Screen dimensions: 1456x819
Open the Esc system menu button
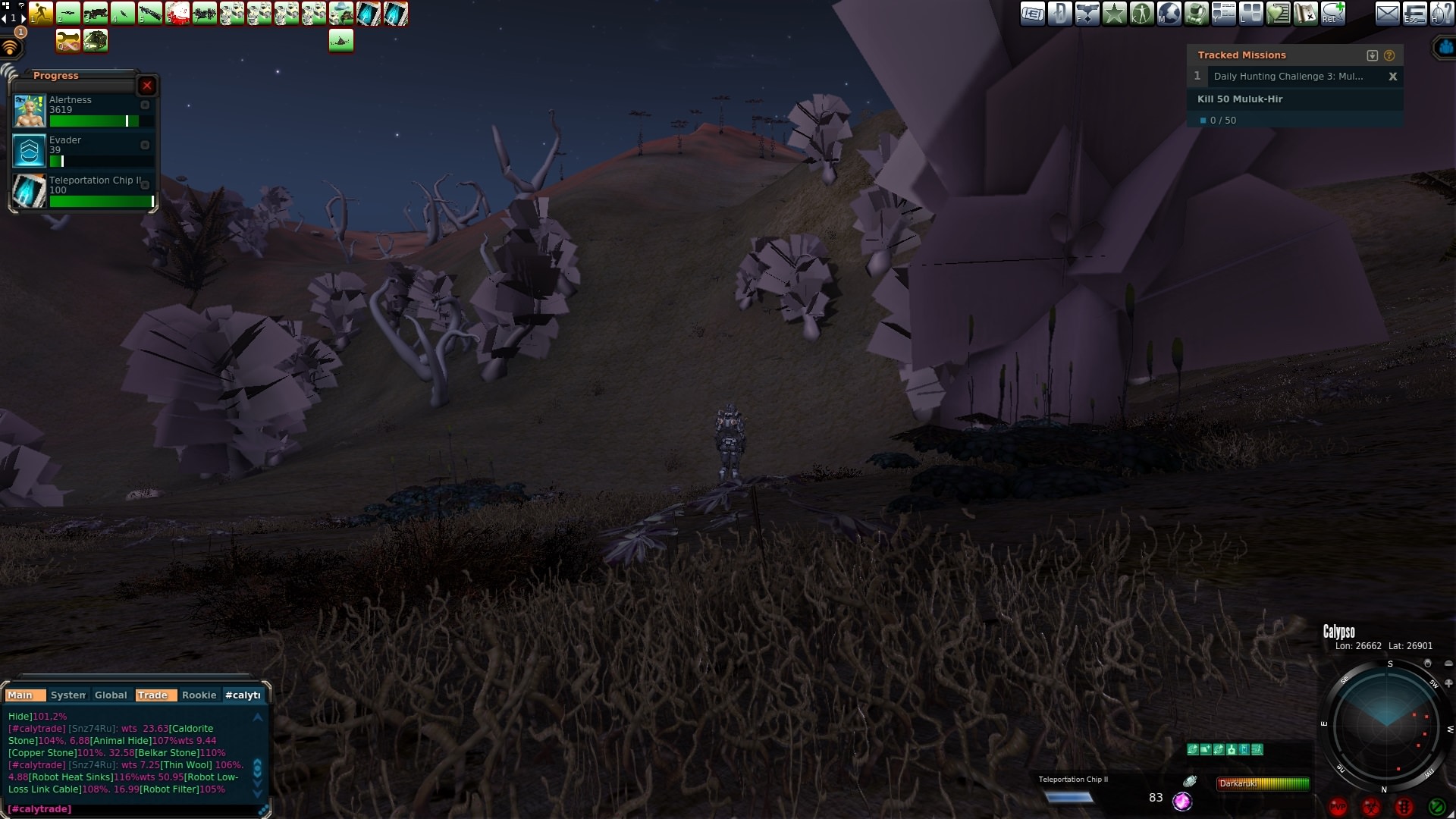pyautogui.click(x=1414, y=14)
